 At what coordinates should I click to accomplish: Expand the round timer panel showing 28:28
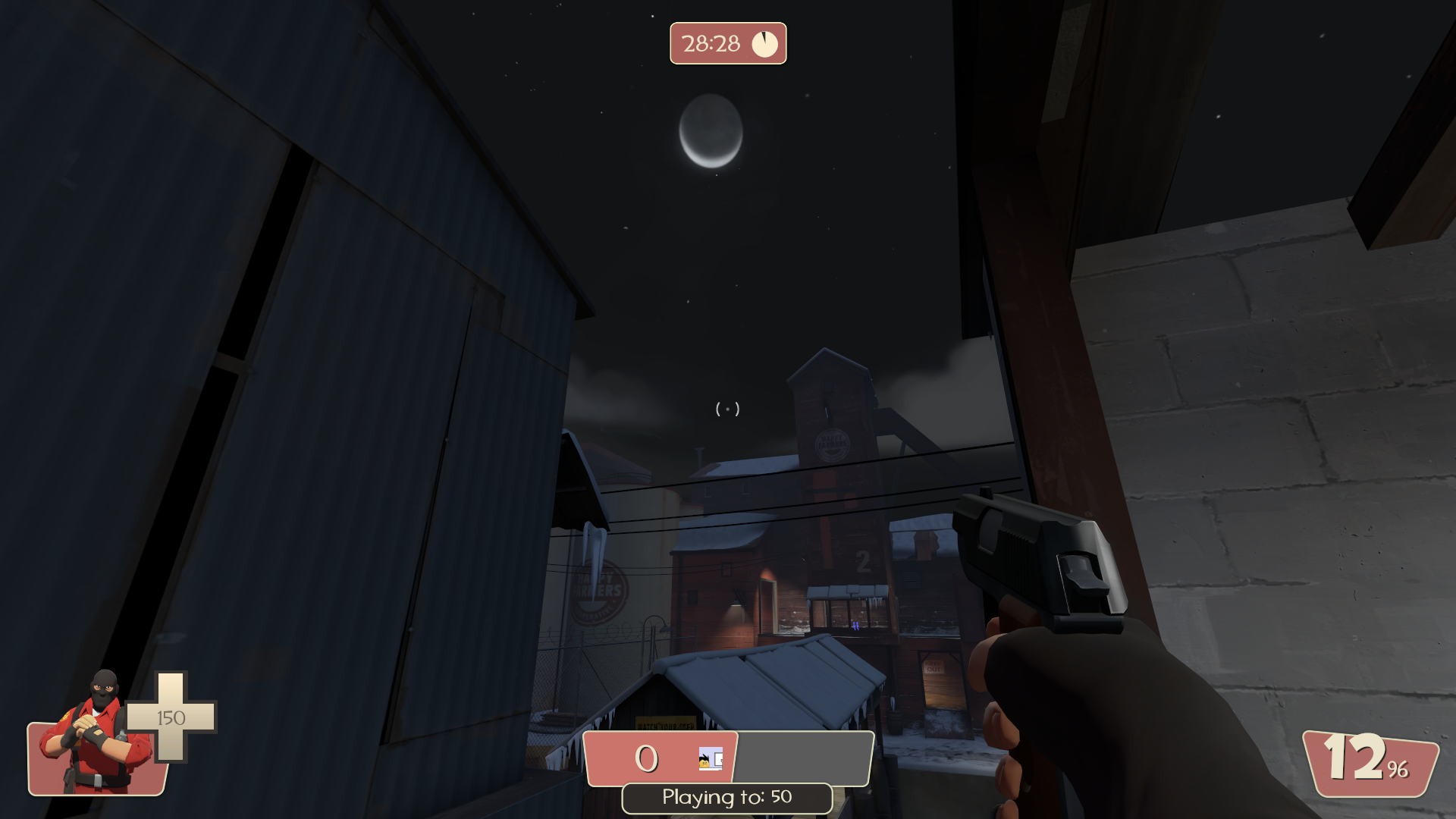728,43
